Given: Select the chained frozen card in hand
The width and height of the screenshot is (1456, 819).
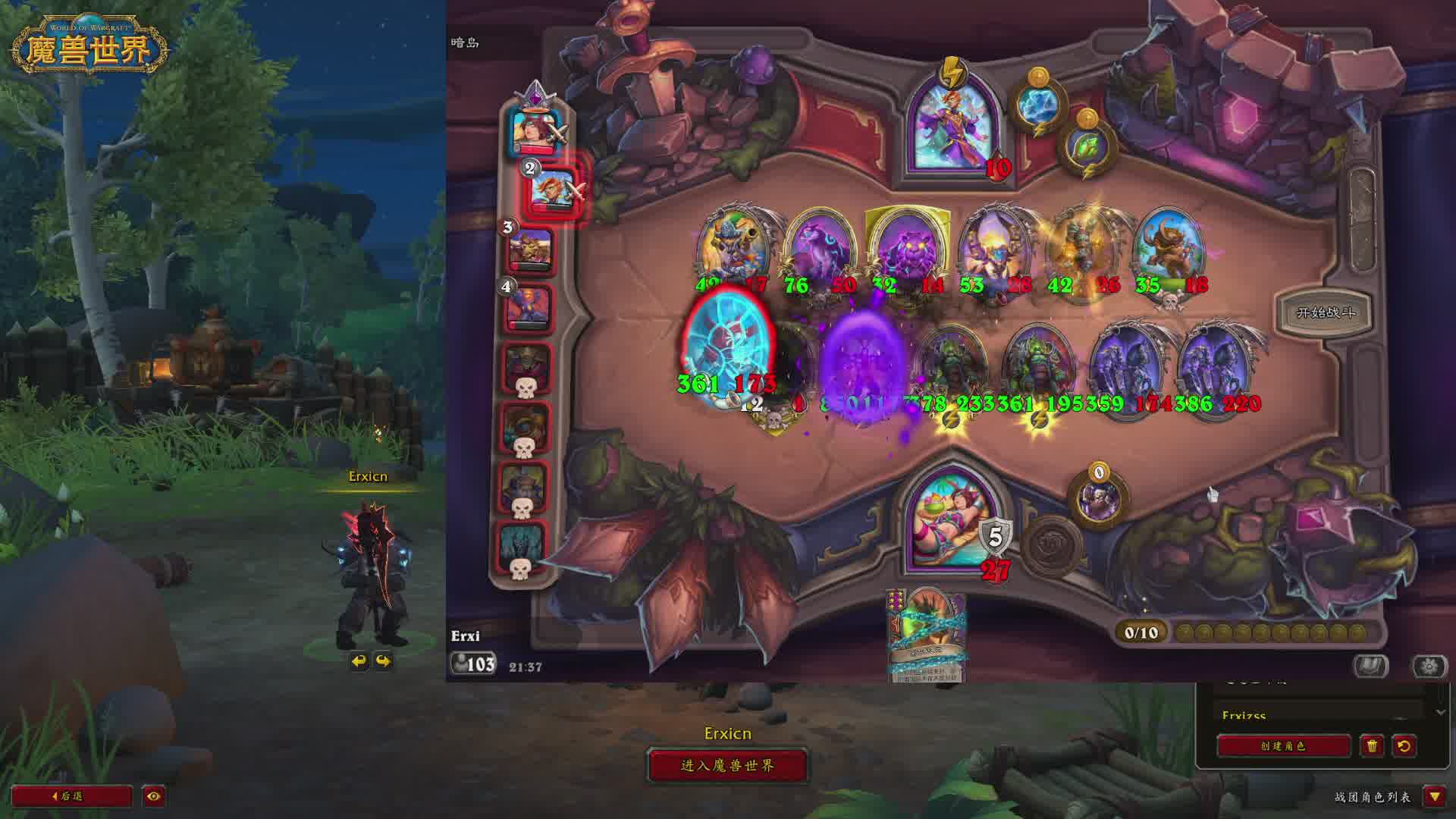Looking at the screenshot, I should (927, 637).
